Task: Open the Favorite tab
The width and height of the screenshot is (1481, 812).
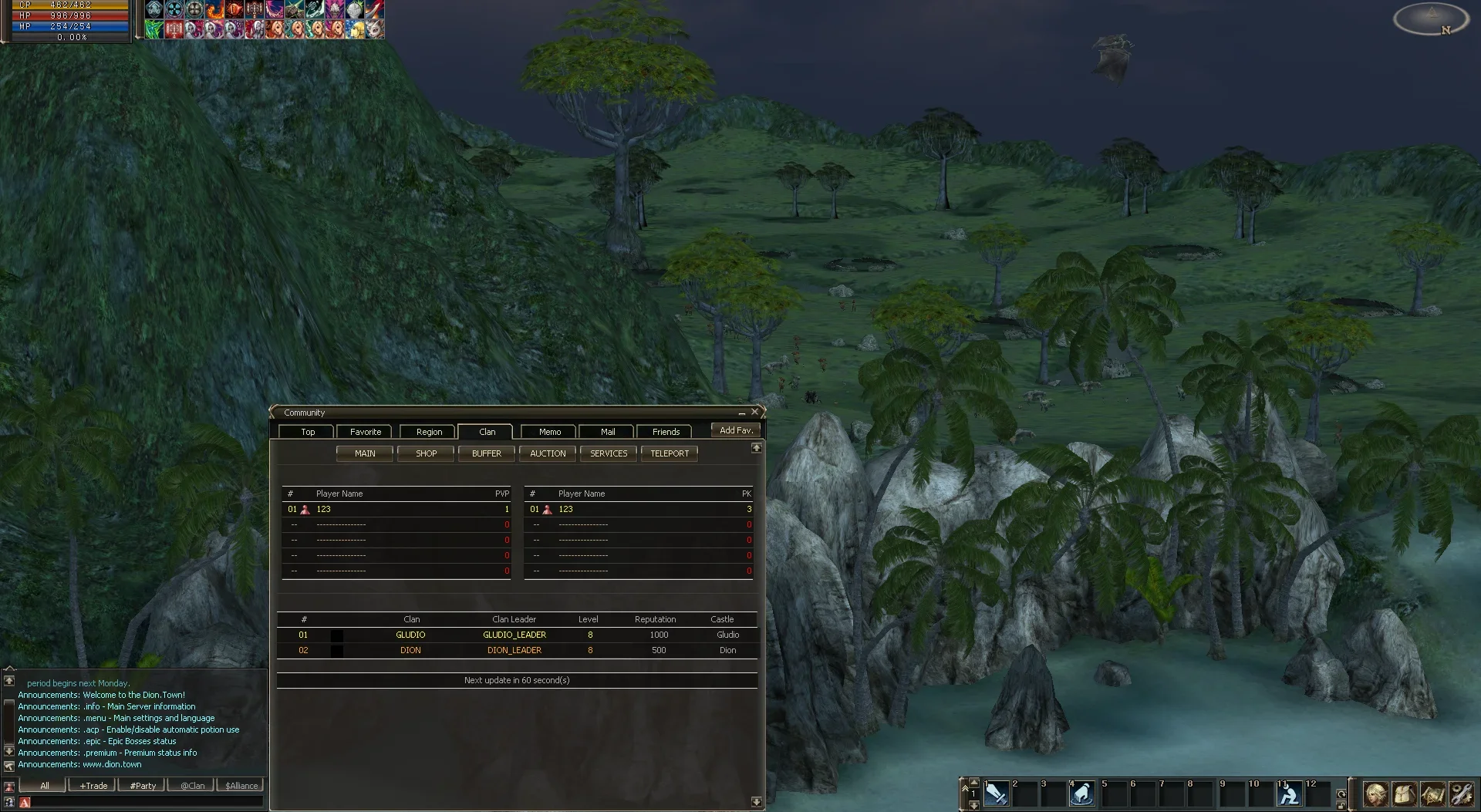Action: [365, 432]
